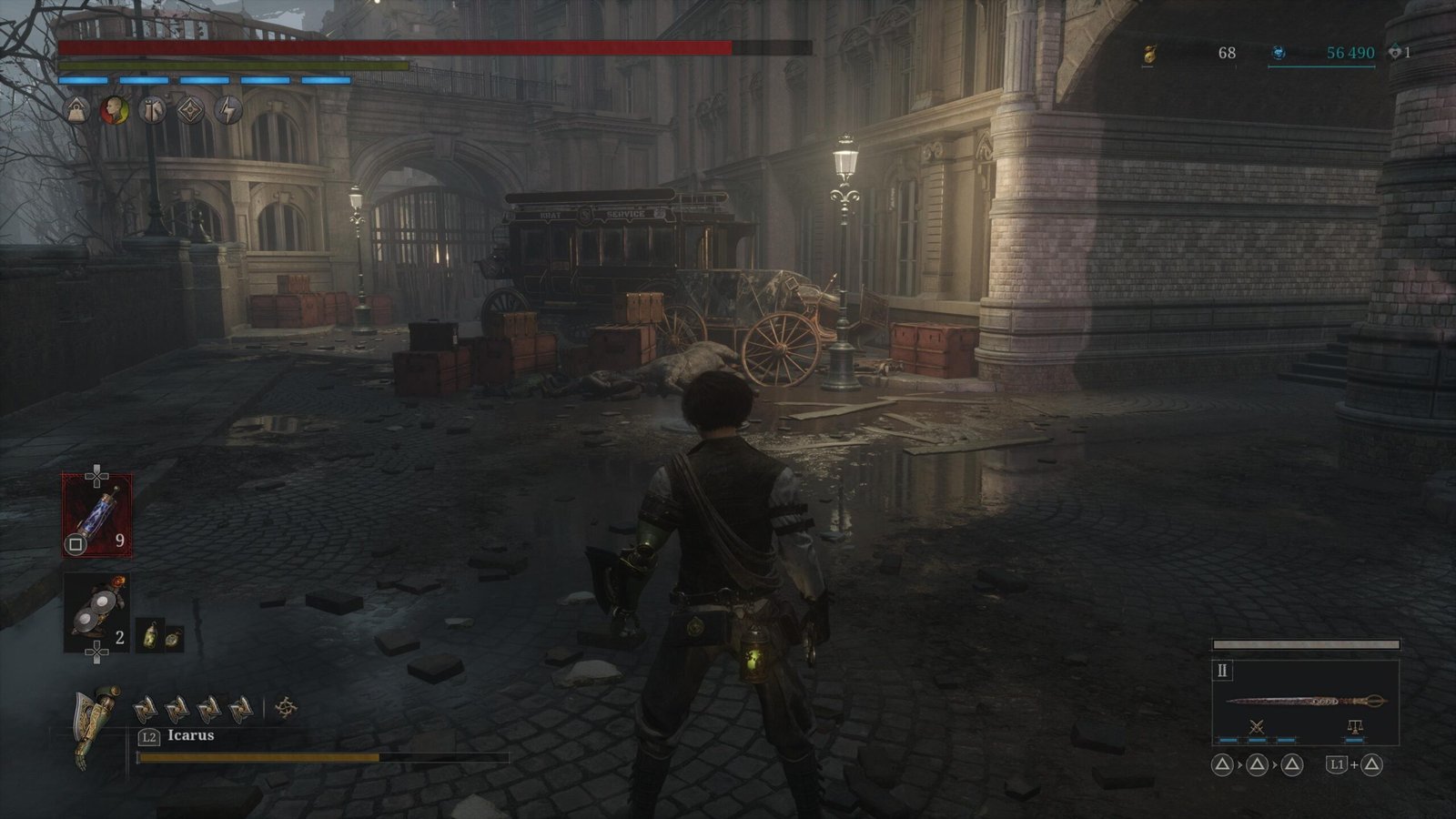Click the diamond star status icon
Viewport: 1456px width, 819px height.
(190, 110)
